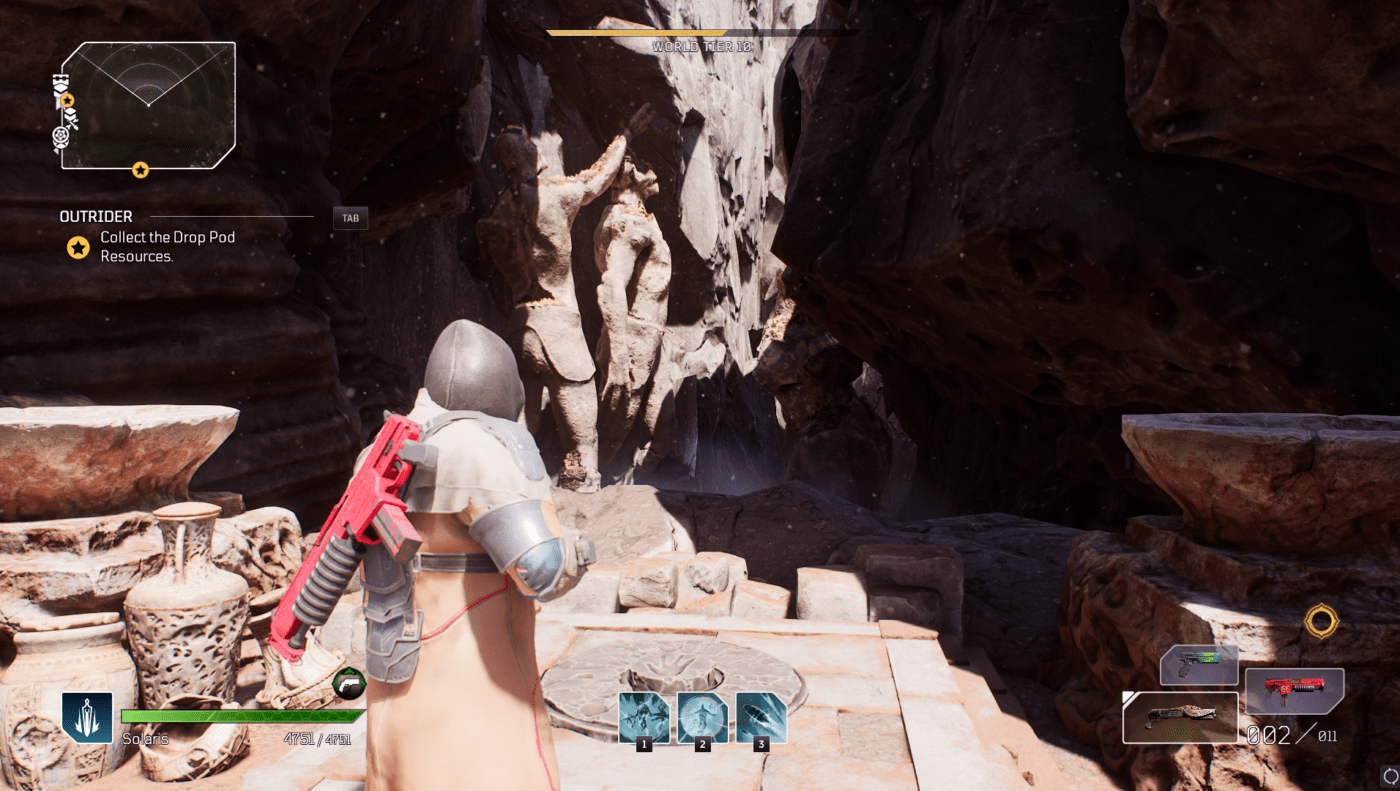
Task: Select the green pistol weapon thumbnail
Action: click(x=1198, y=663)
